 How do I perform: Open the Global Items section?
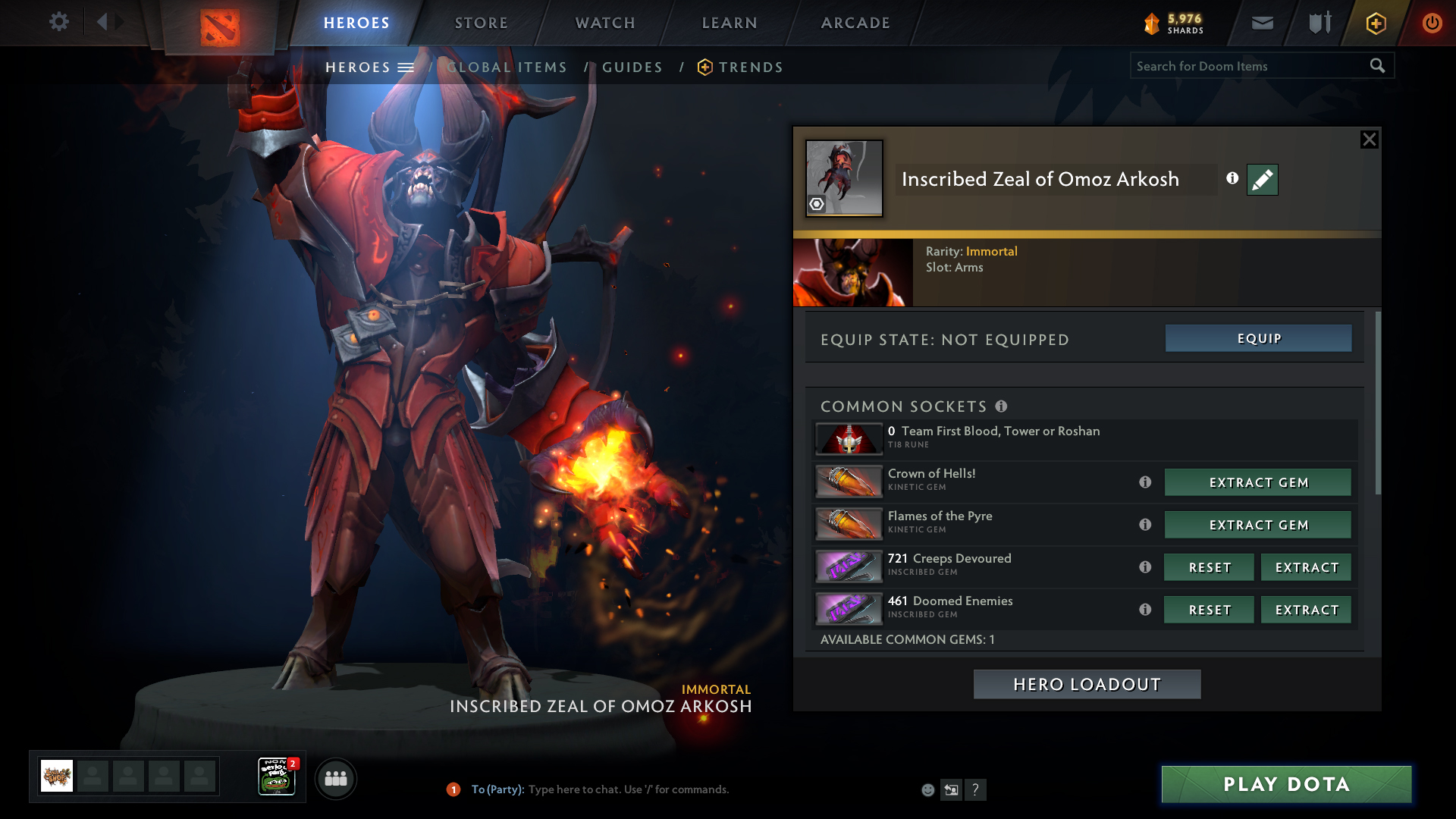click(x=507, y=67)
